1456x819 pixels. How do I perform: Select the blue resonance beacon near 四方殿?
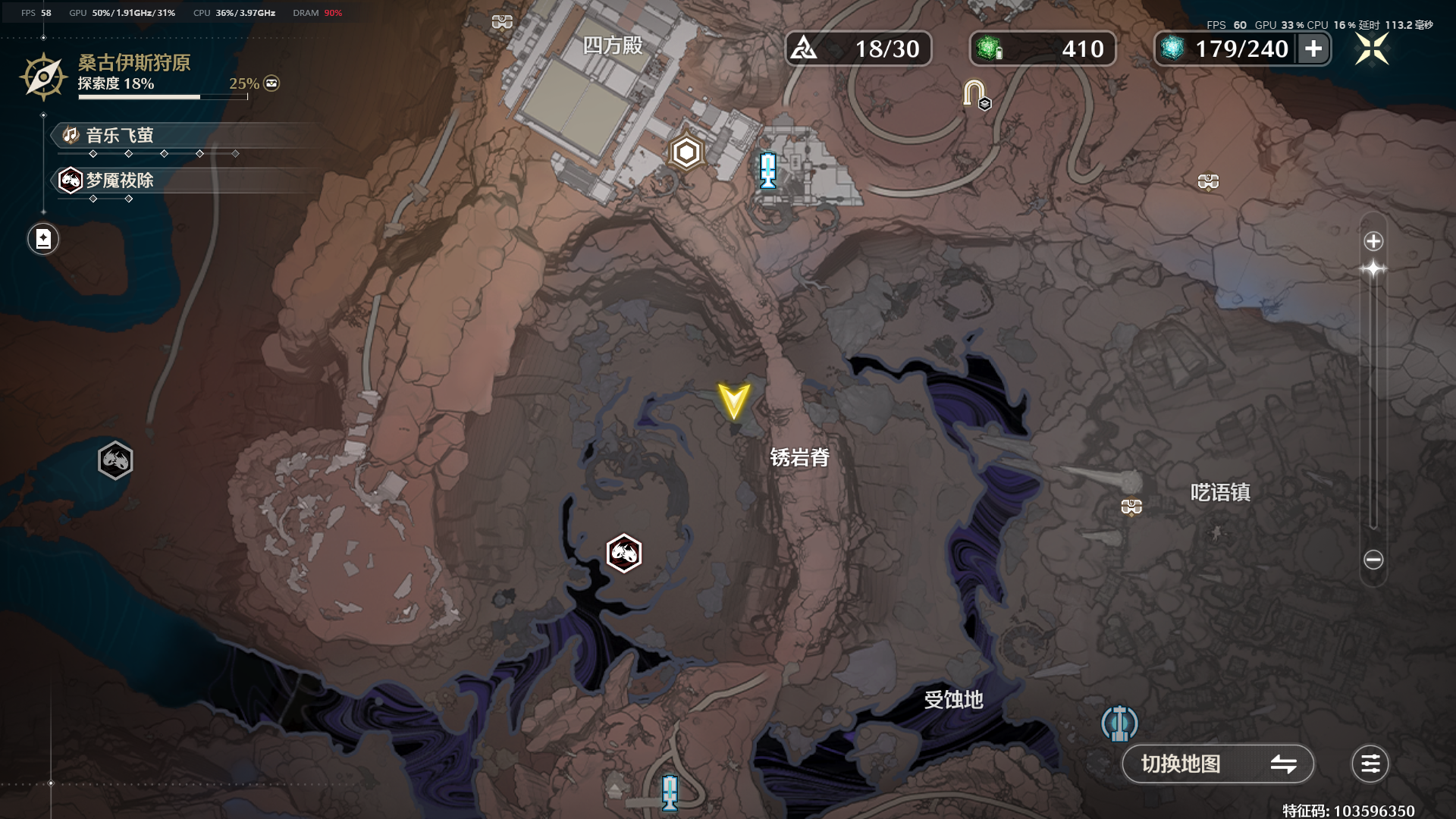[x=768, y=170]
